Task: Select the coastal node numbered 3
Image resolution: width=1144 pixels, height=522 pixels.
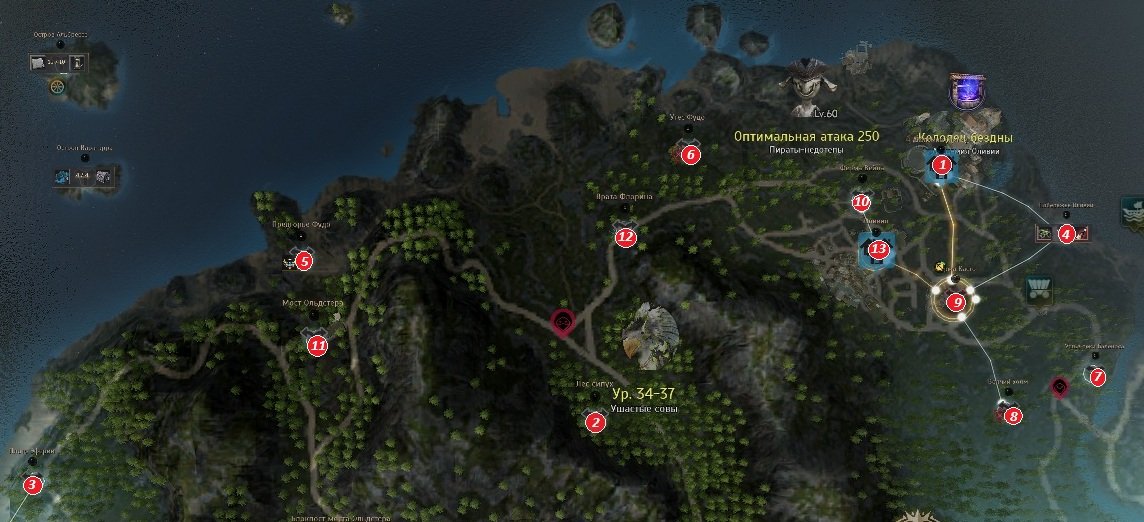Action: pos(33,486)
